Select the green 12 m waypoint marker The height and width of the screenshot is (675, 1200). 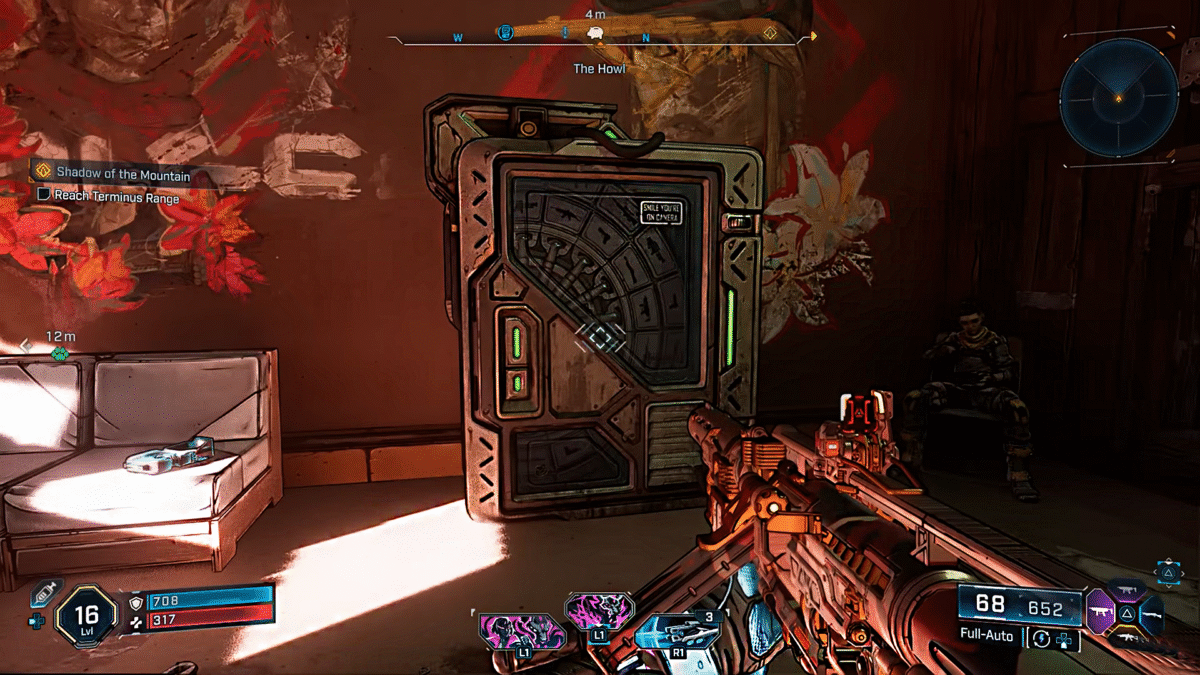pos(60,353)
